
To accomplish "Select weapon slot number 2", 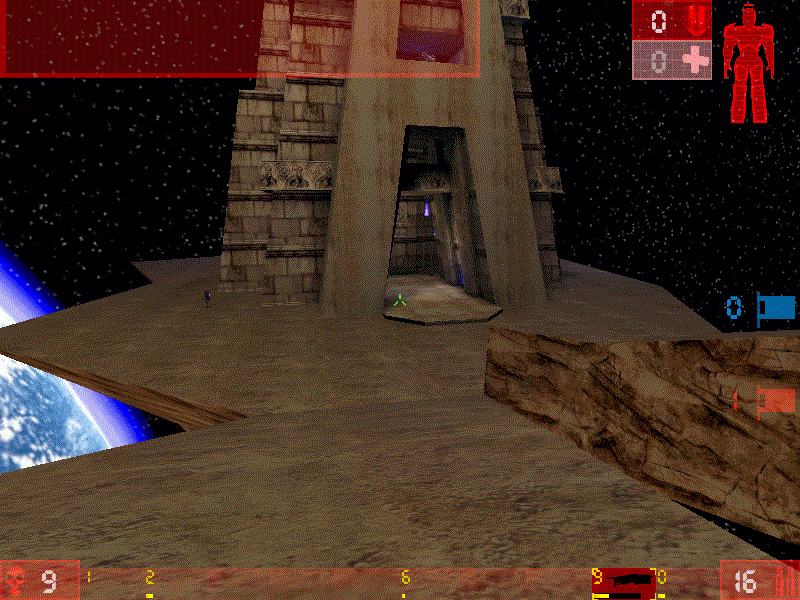I will pos(150,579).
